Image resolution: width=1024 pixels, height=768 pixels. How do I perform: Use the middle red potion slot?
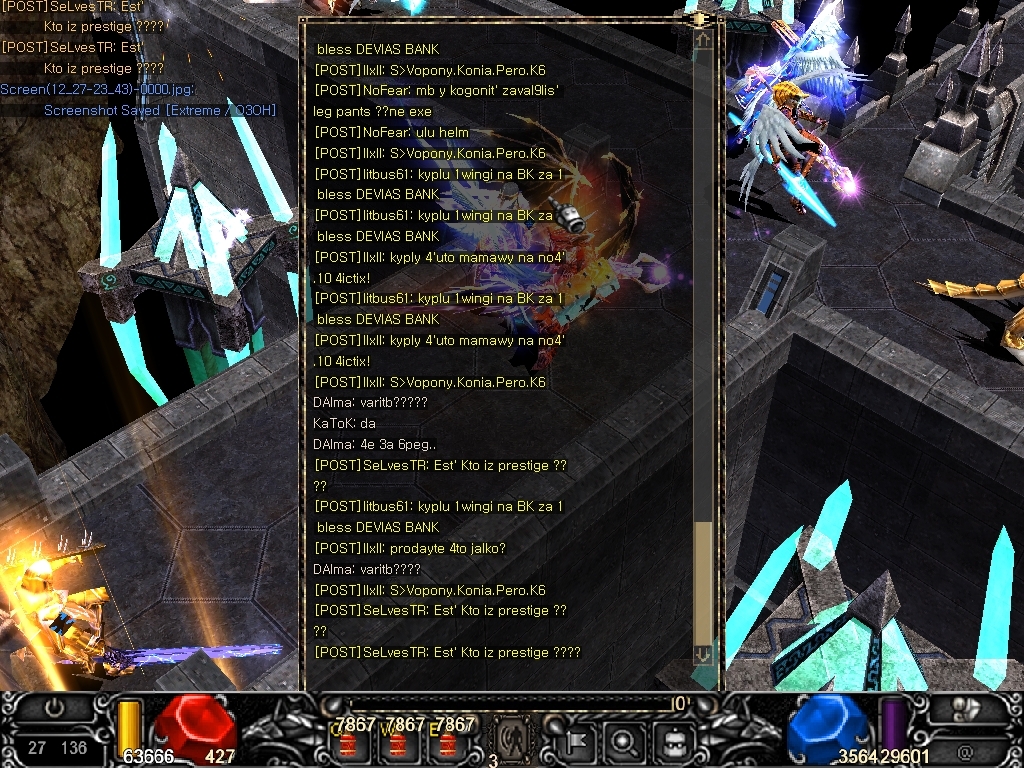point(398,743)
